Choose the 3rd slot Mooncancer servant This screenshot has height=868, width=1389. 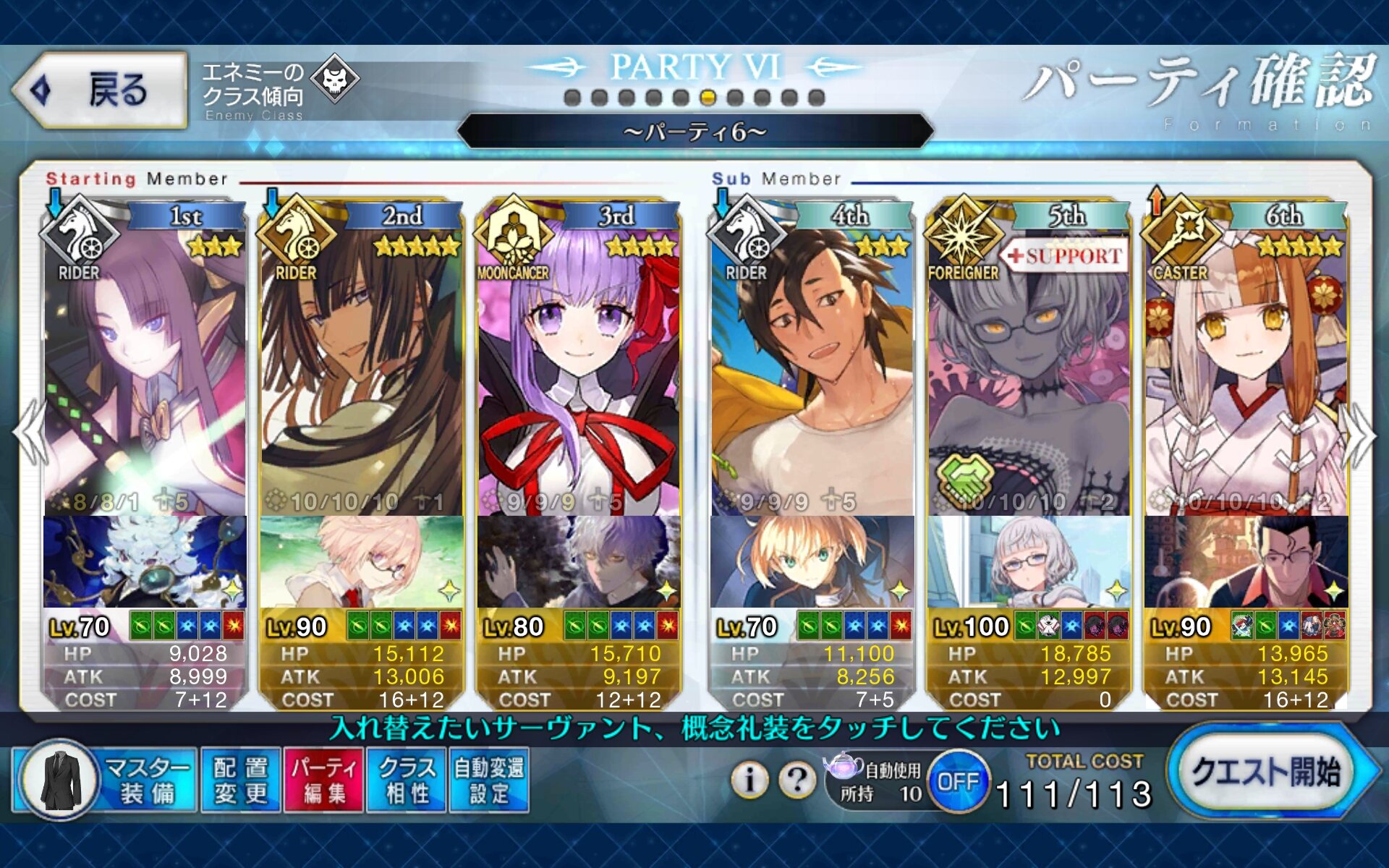[x=579, y=362]
